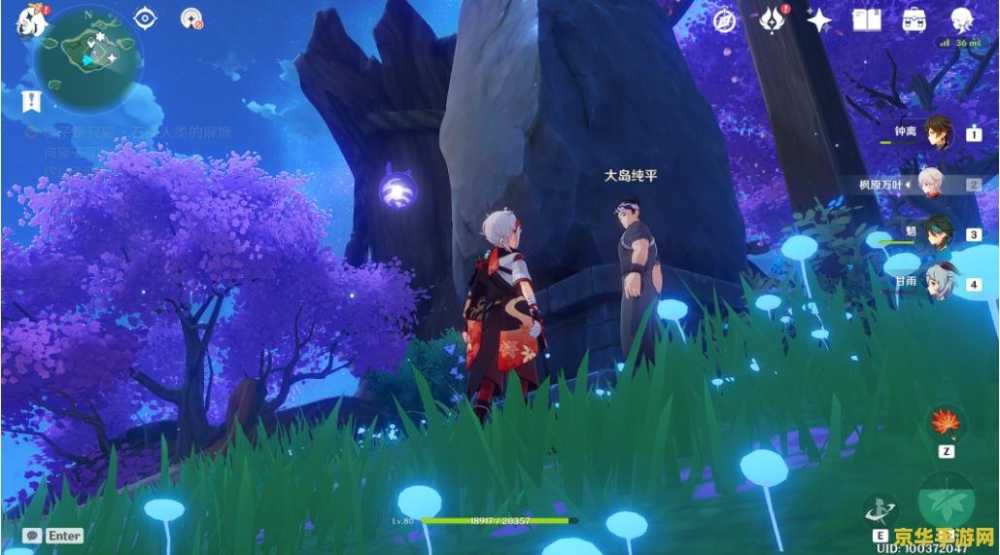Trigger the green elemental burst icon

(945, 499)
